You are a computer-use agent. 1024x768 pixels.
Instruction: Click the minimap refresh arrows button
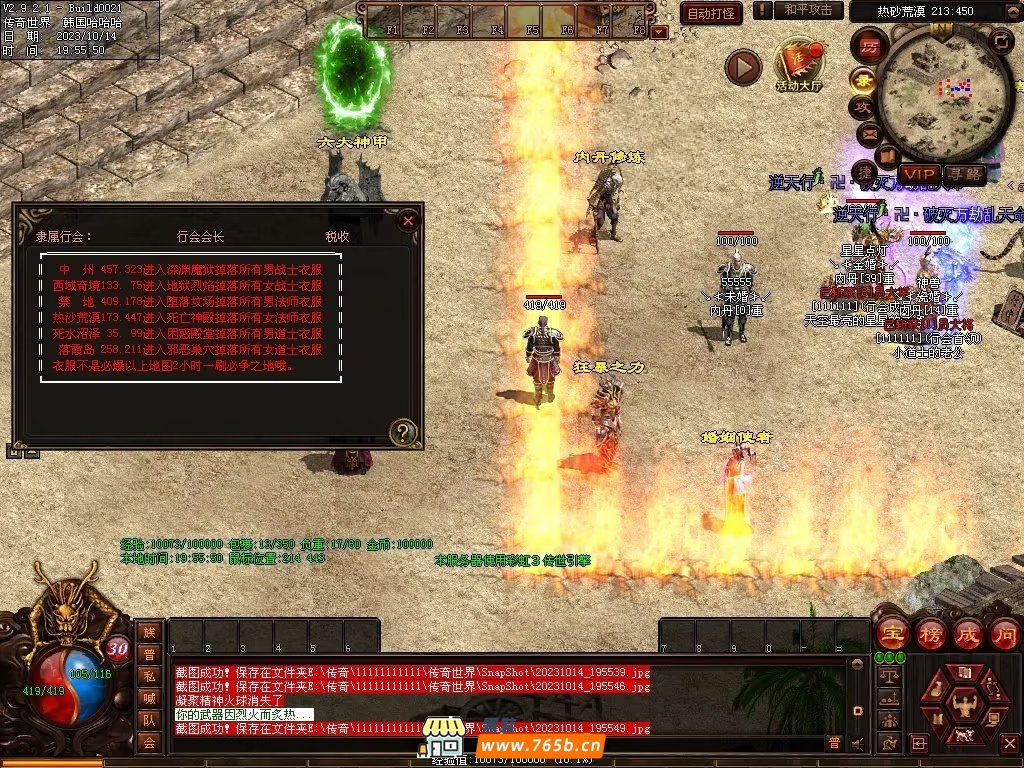pos(1000,41)
